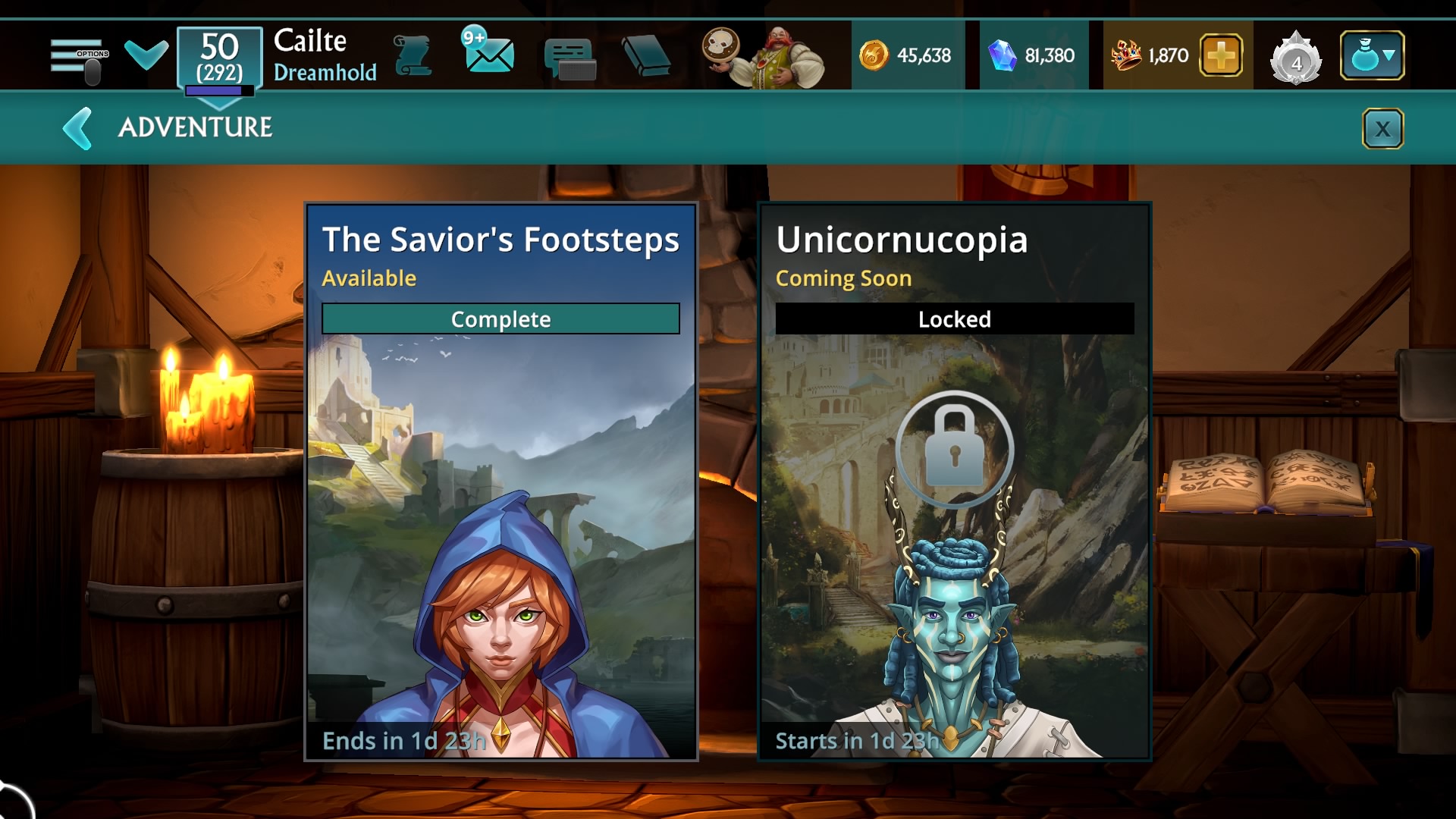This screenshot has width=1456, height=819.
Task: Open the chat message icon
Action: [570, 58]
